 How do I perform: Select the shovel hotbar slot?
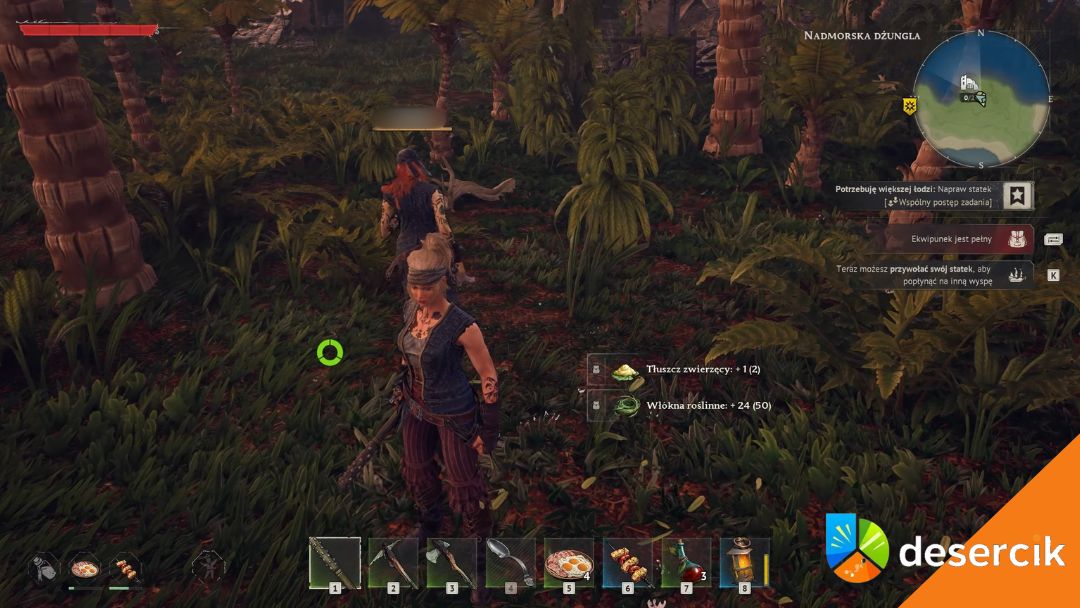(510, 563)
